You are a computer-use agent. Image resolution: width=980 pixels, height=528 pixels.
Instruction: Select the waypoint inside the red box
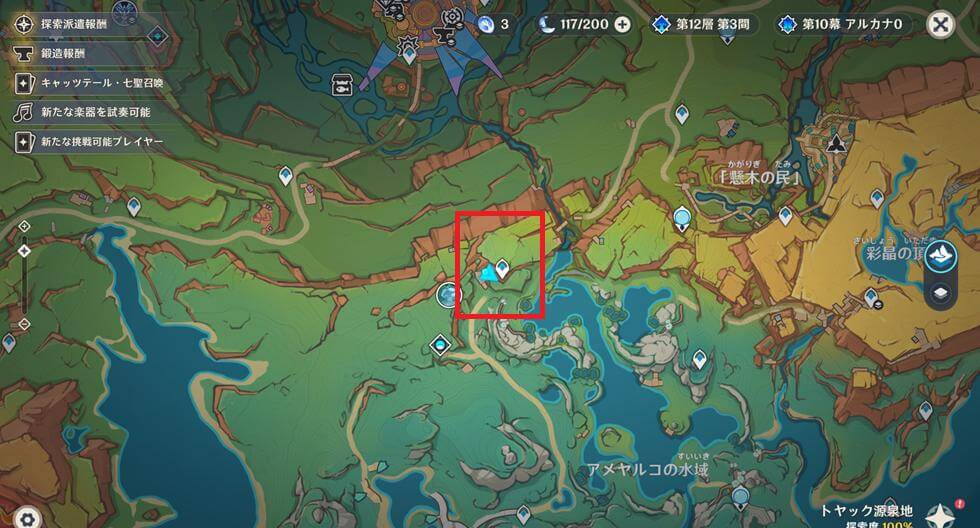pyautogui.click(x=502, y=267)
